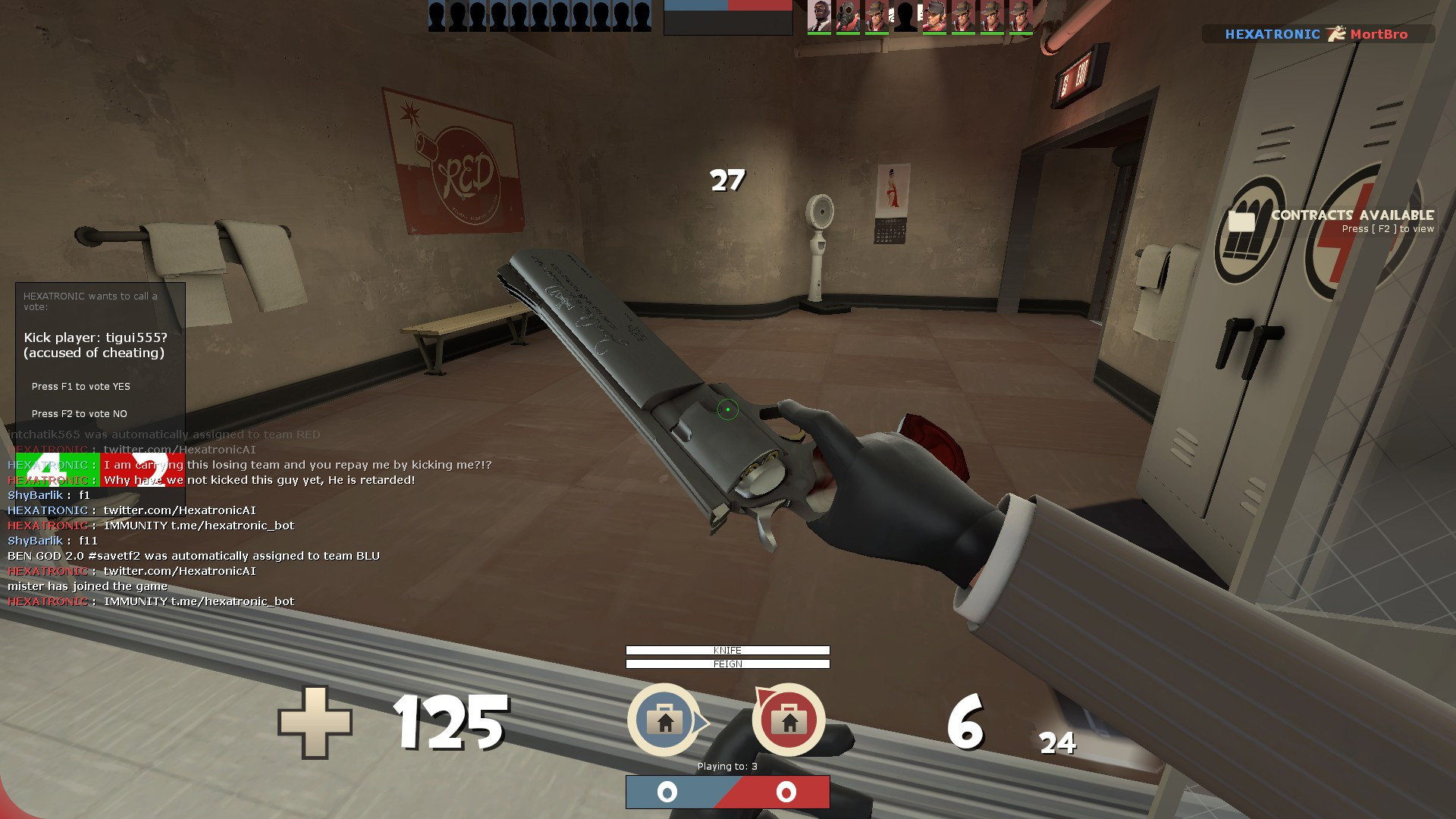Click the FEIGN meter bar

coord(726,664)
